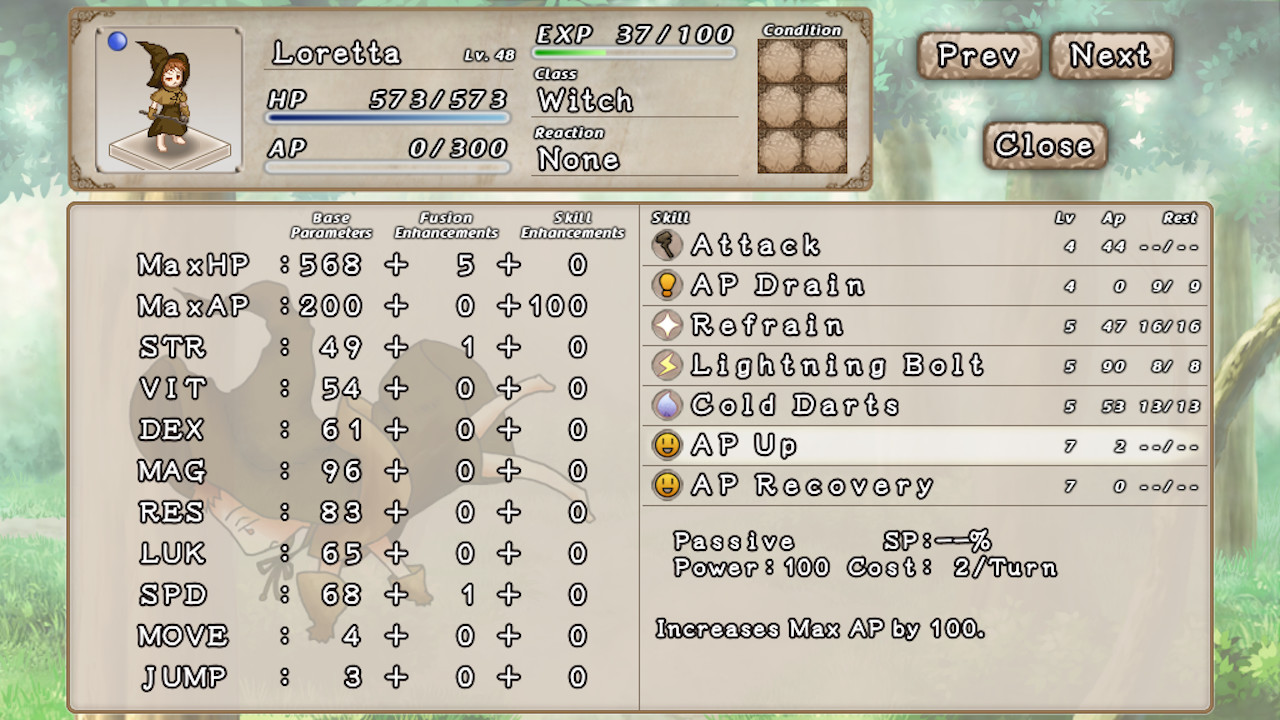This screenshot has height=720, width=1280.
Task: Advance to the next character with Next
Action: (1112, 57)
